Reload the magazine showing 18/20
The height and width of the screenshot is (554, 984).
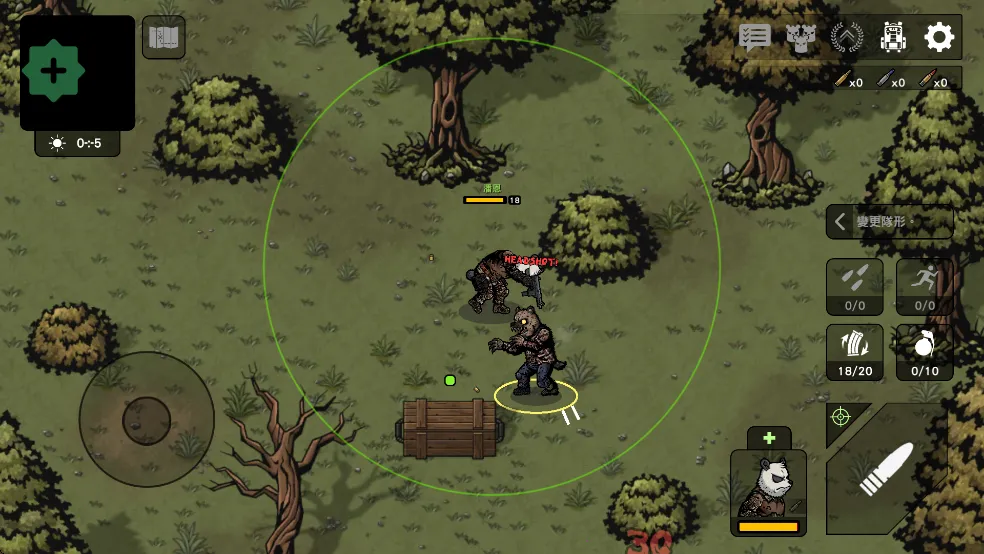click(x=855, y=352)
